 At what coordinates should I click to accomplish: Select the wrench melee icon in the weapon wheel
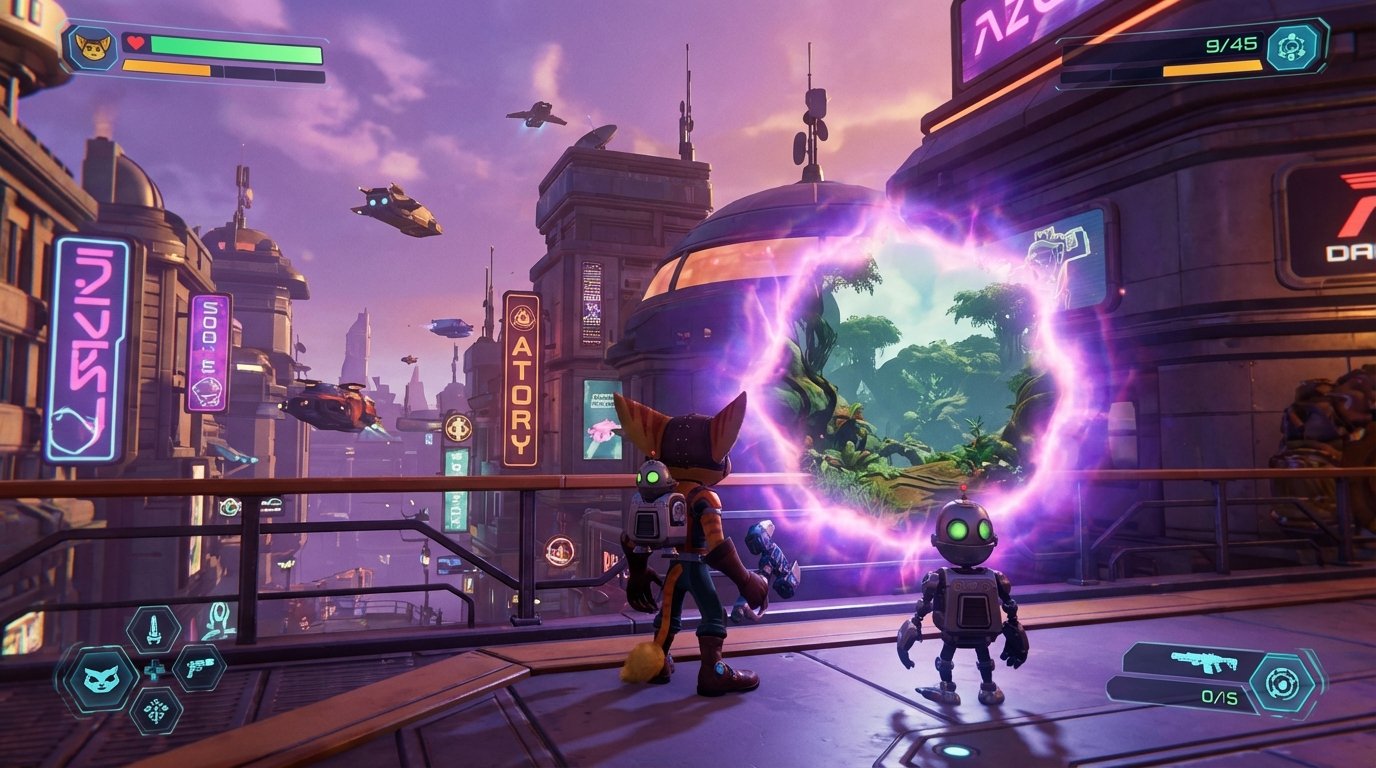[x=153, y=631]
